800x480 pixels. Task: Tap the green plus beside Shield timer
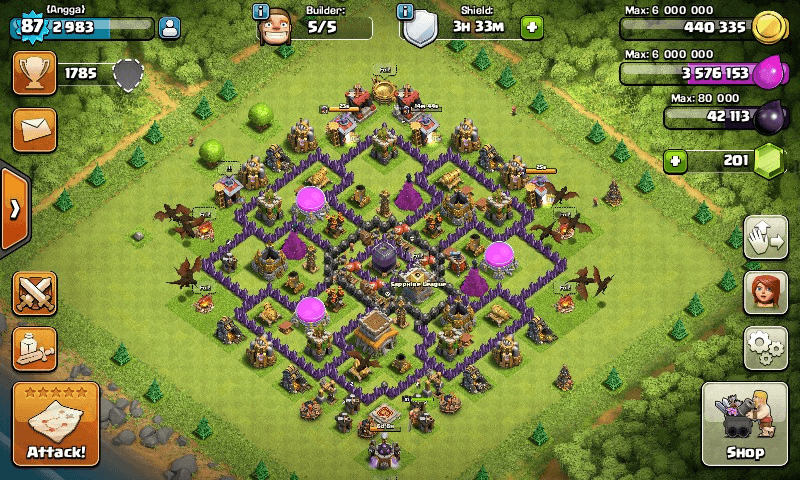tap(532, 26)
